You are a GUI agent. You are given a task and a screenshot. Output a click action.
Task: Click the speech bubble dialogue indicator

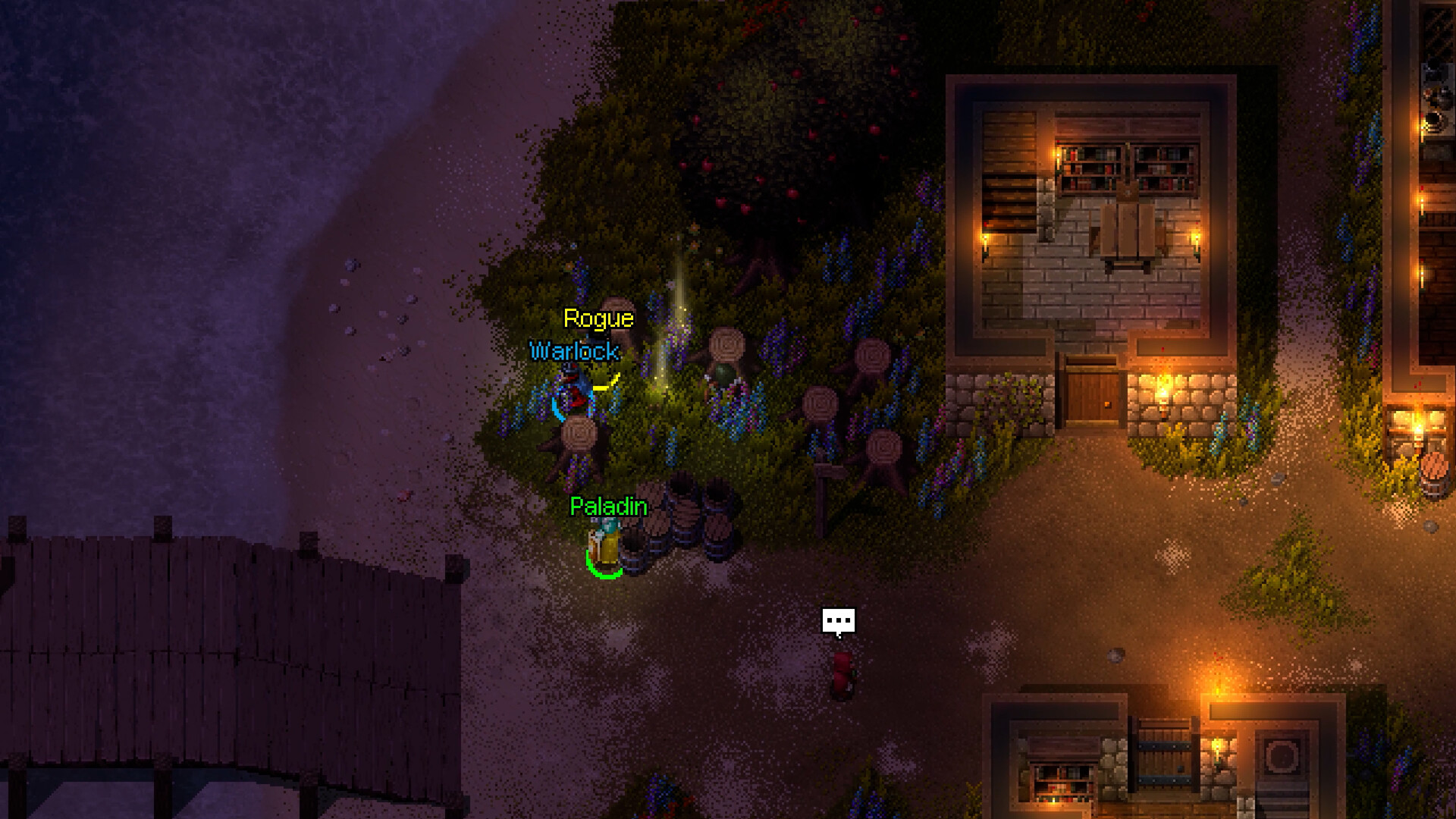coord(838,621)
